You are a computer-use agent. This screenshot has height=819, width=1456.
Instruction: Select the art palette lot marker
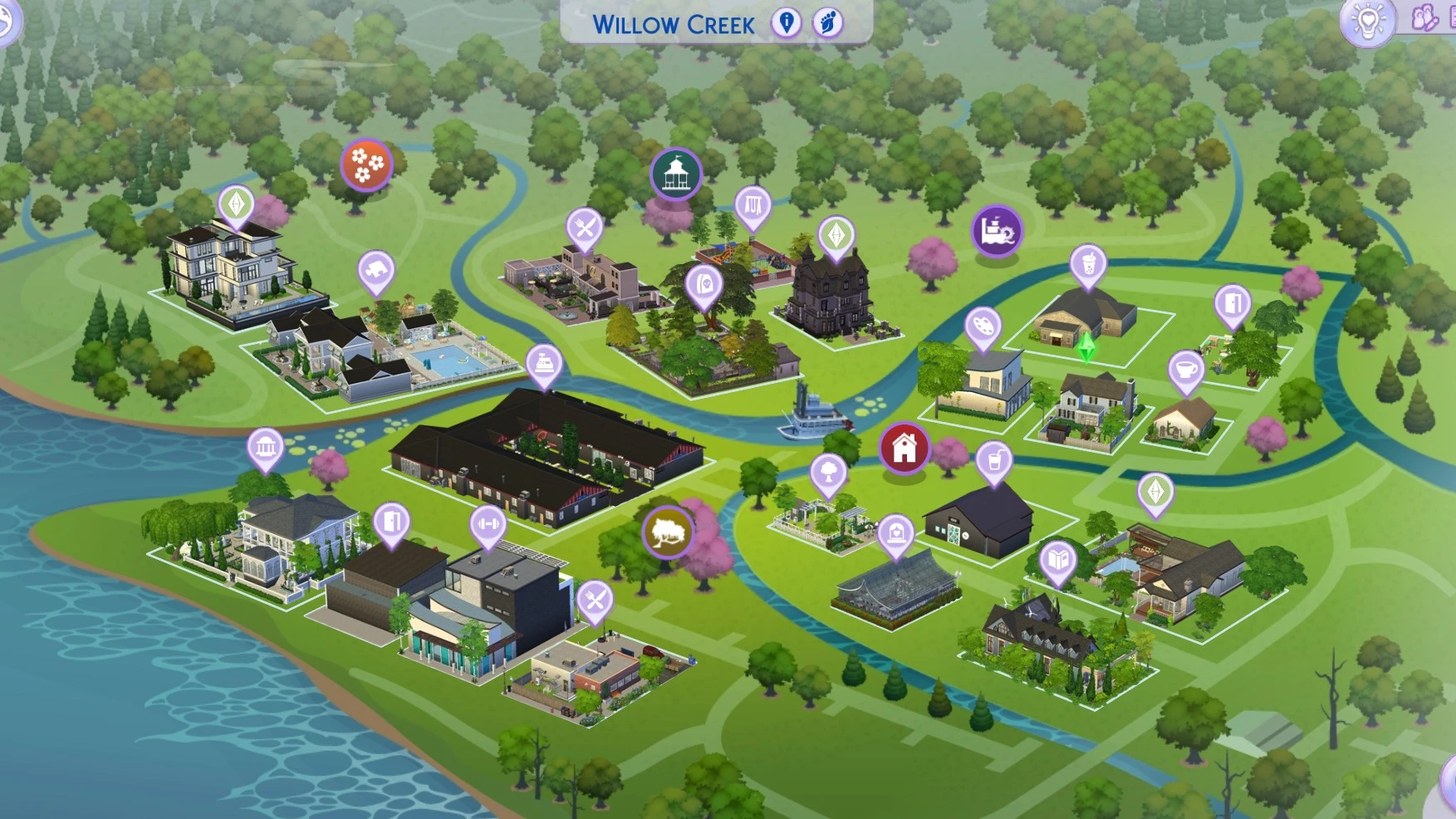983,325
